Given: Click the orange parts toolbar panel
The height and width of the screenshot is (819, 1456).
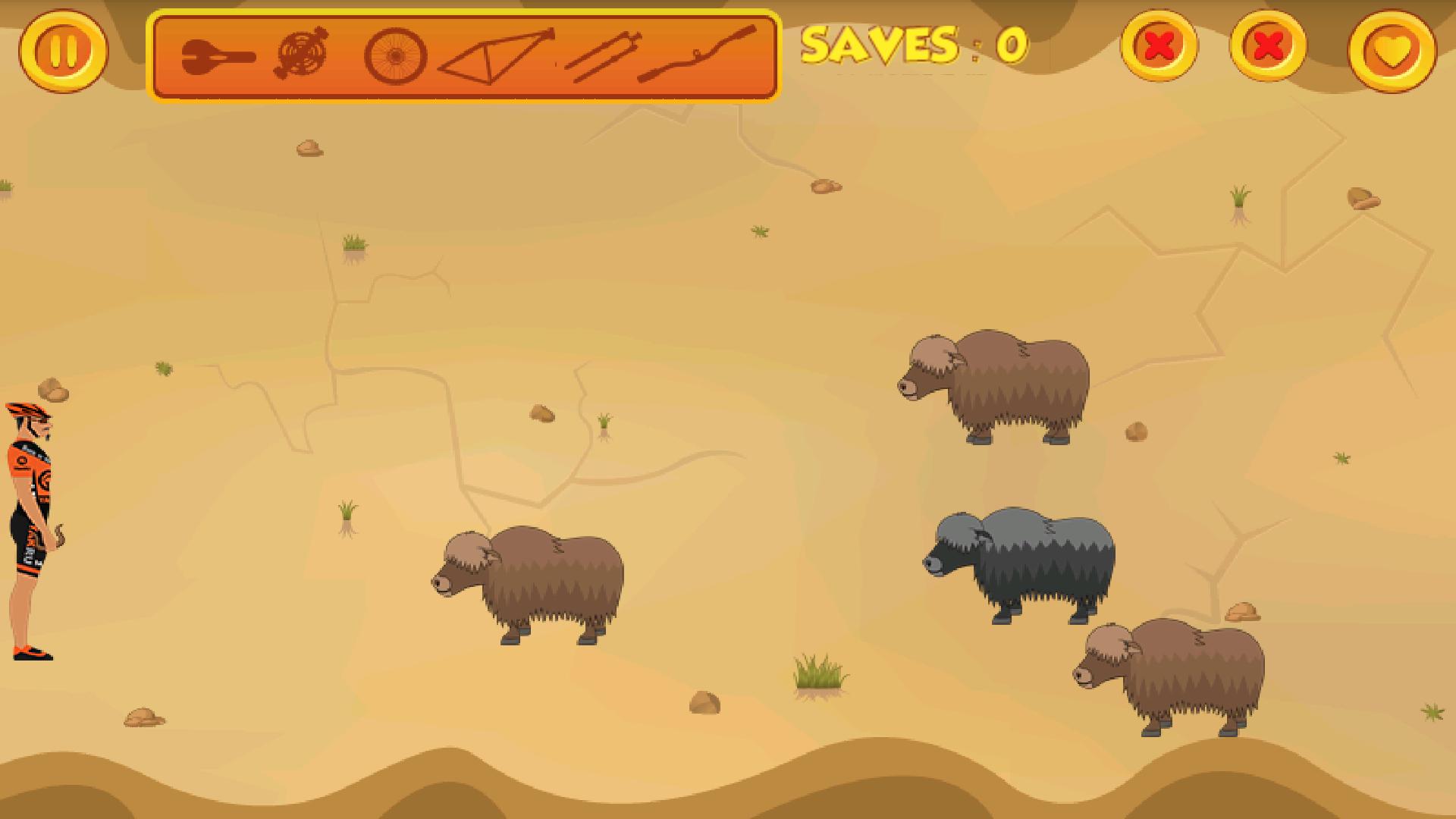Looking at the screenshot, I should click(466, 53).
